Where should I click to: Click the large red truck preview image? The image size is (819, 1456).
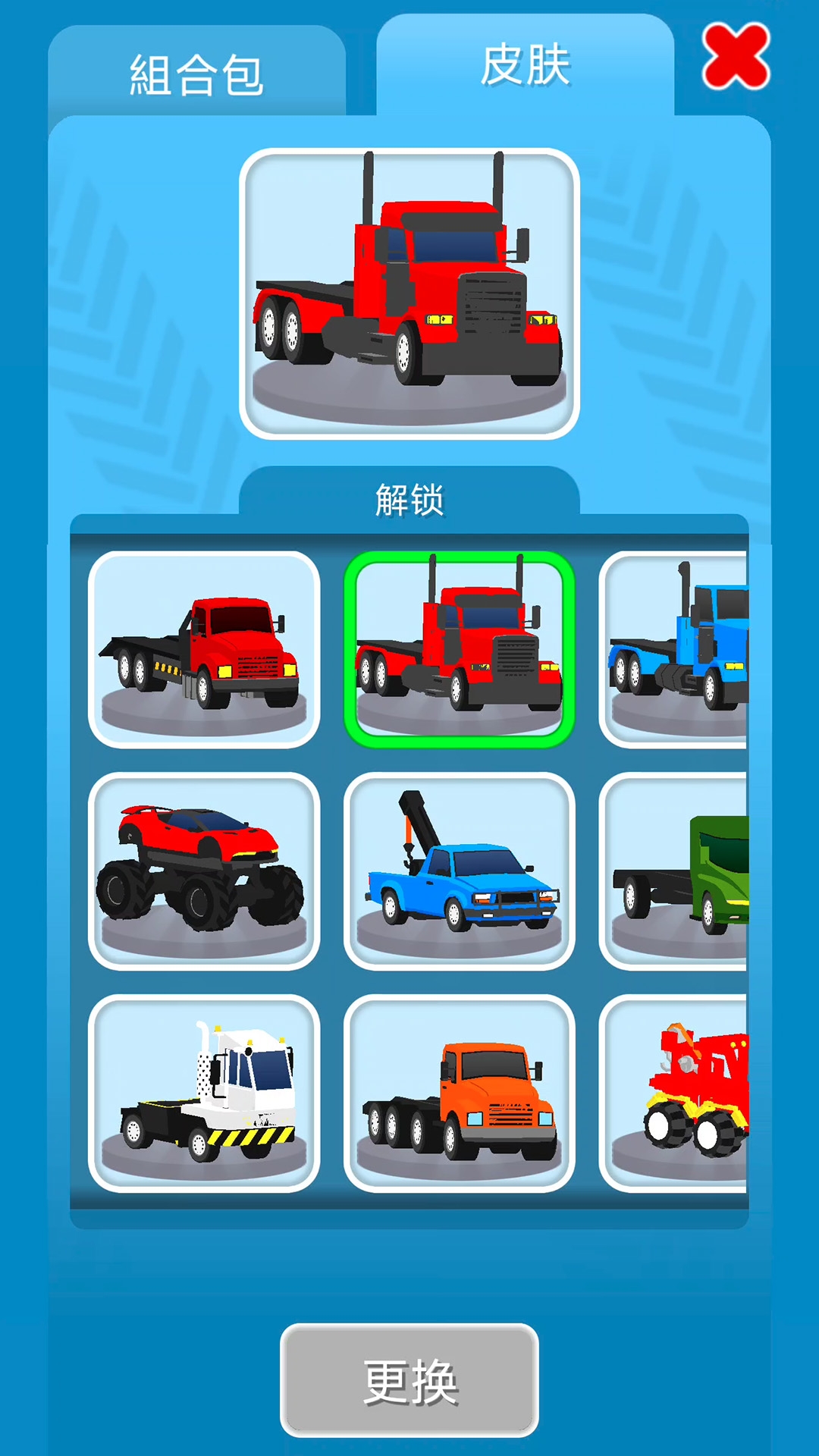point(409,293)
